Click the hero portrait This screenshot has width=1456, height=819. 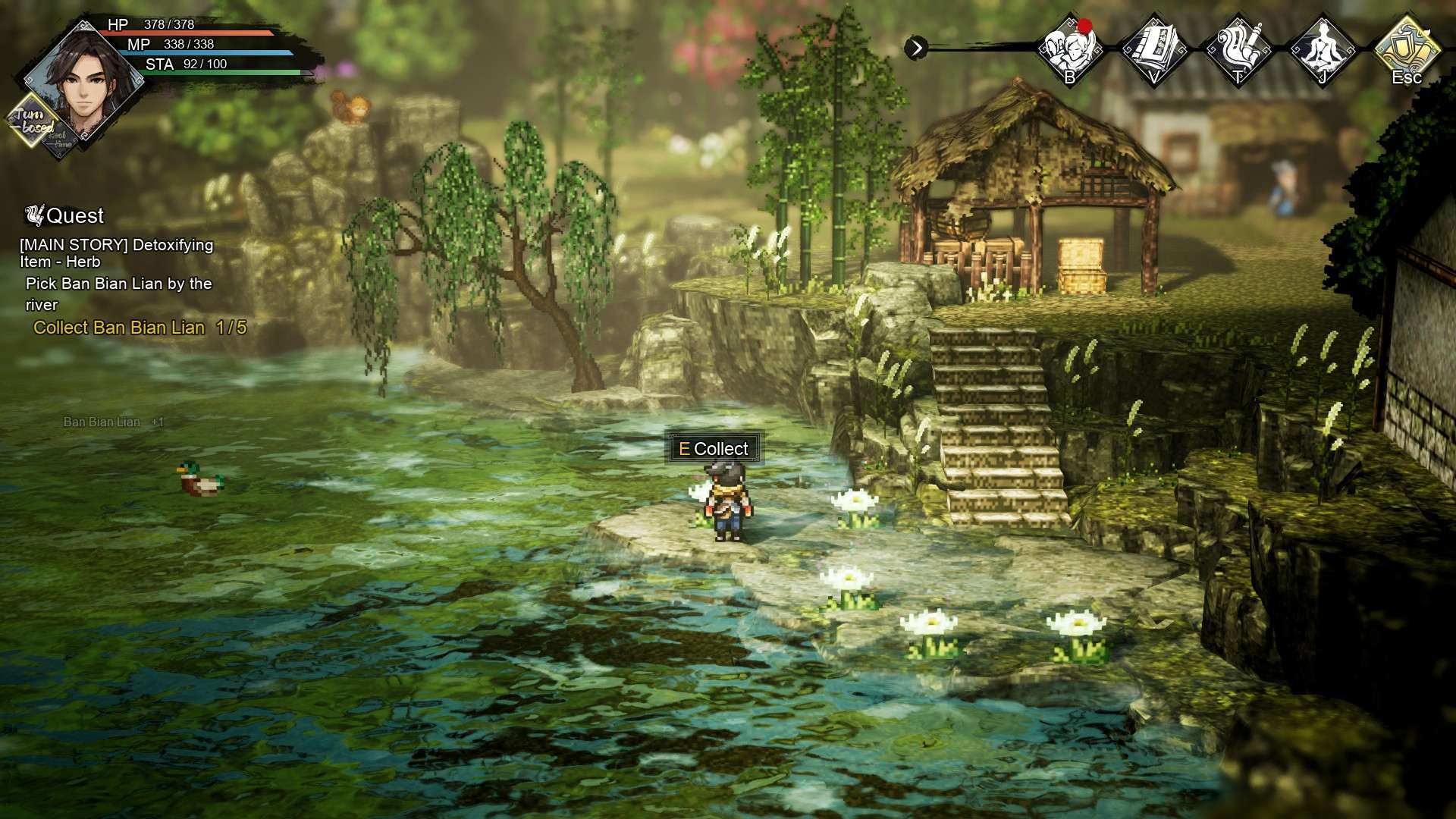click(x=82, y=85)
